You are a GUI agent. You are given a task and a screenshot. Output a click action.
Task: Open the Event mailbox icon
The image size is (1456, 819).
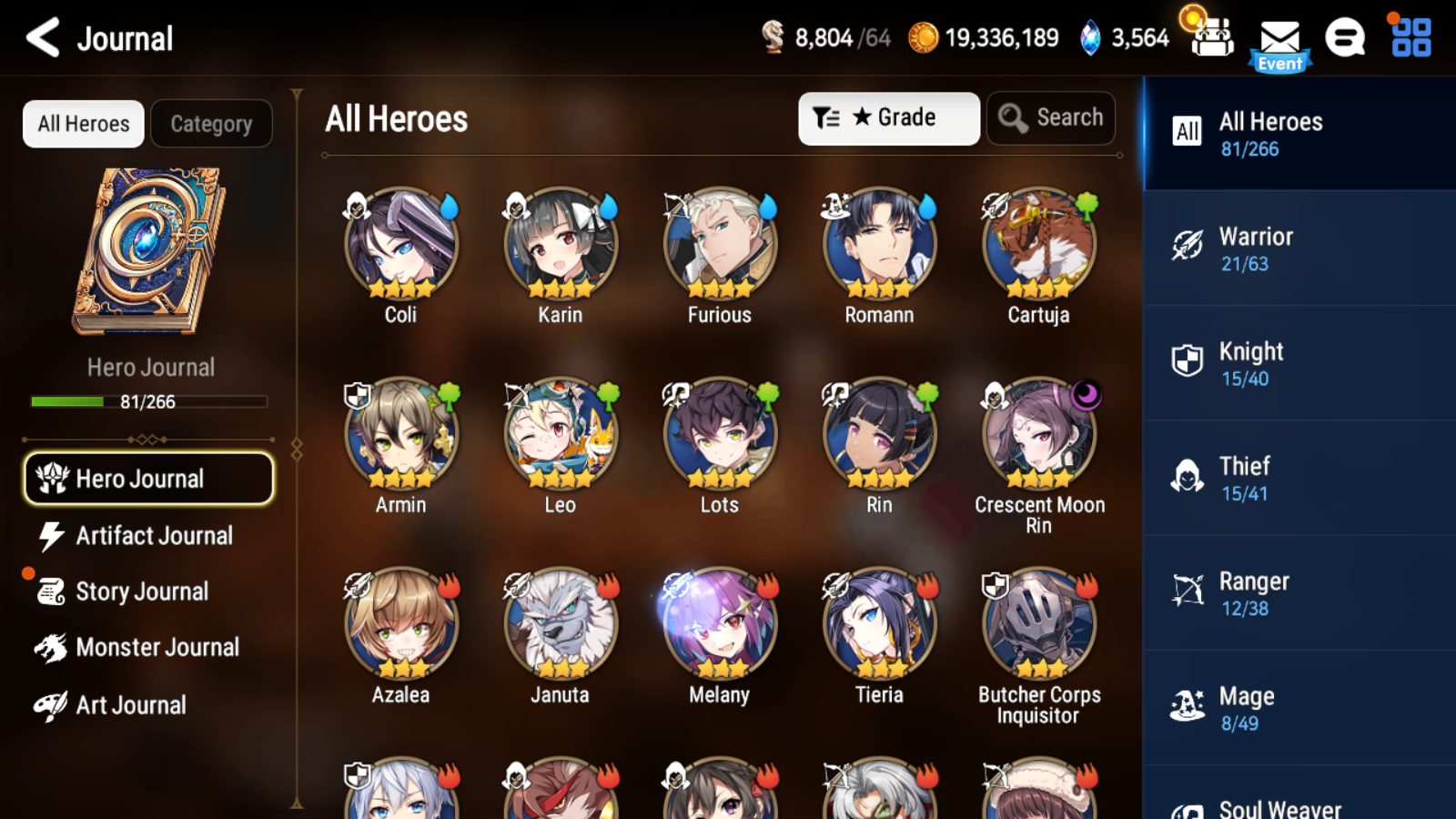coord(1280,38)
